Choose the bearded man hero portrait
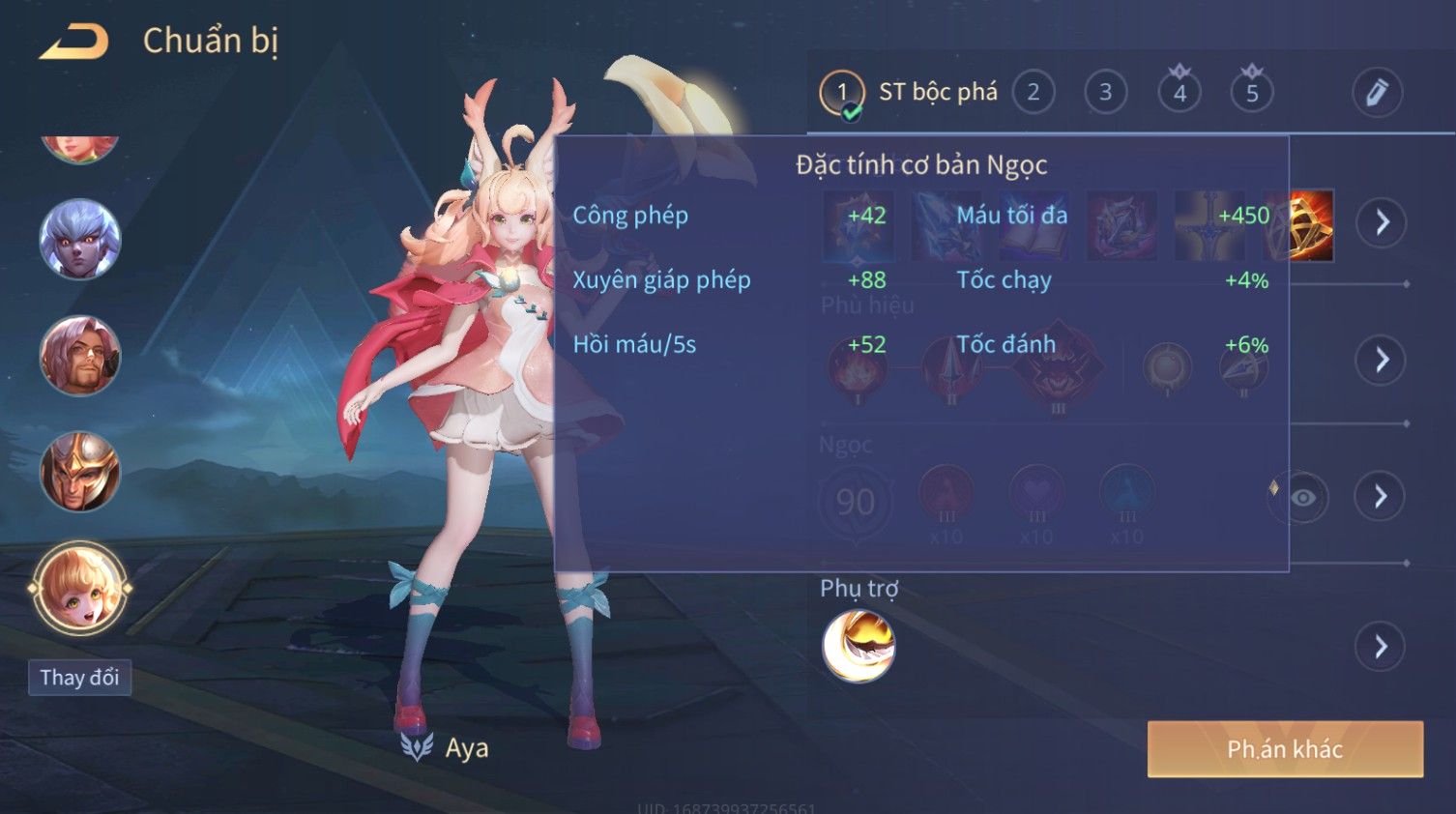 pos(79,355)
